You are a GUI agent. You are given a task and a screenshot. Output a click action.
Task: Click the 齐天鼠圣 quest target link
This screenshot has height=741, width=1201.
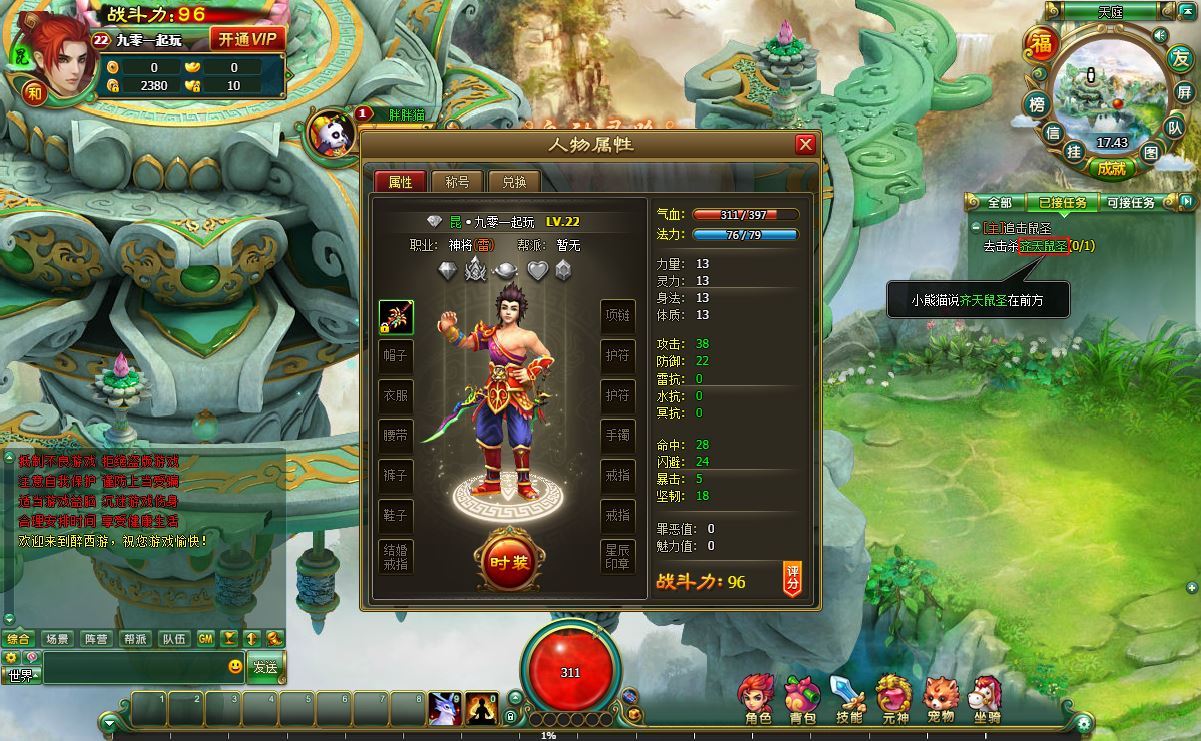(x=1043, y=246)
